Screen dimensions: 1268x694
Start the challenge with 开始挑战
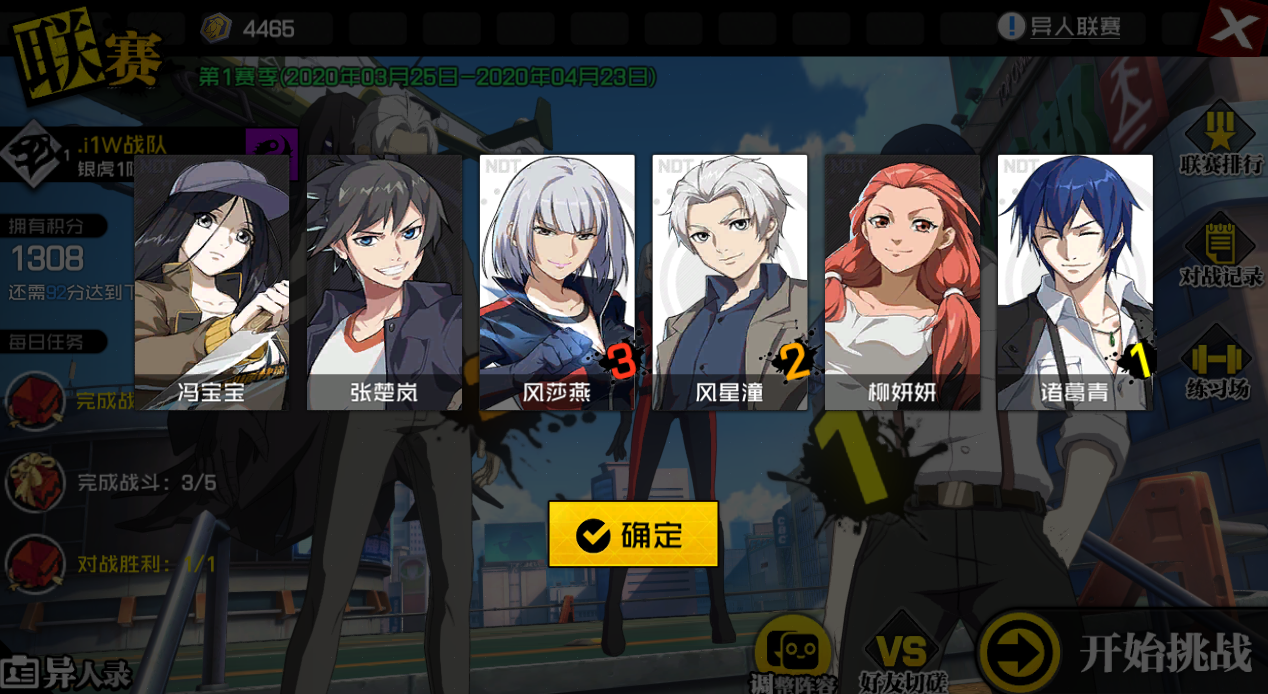(x=1120, y=653)
